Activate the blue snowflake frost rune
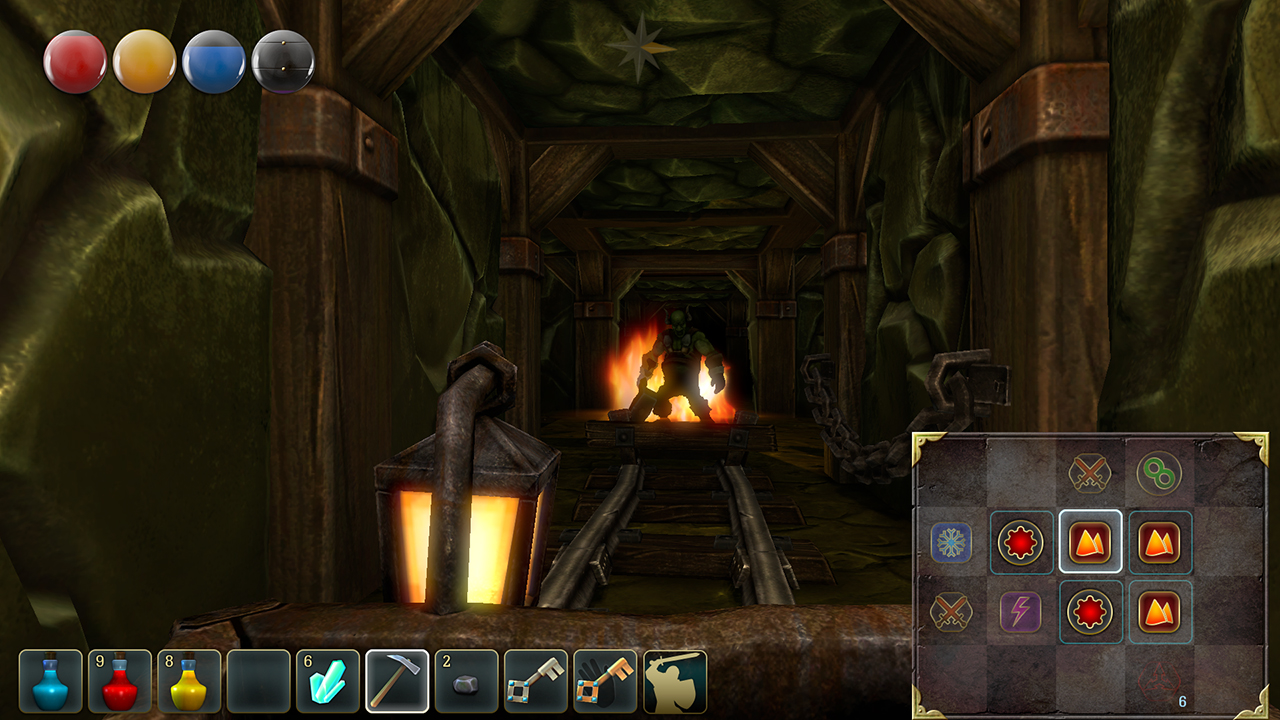Image resolution: width=1280 pixels, height=720 pixels. point(951,543)
